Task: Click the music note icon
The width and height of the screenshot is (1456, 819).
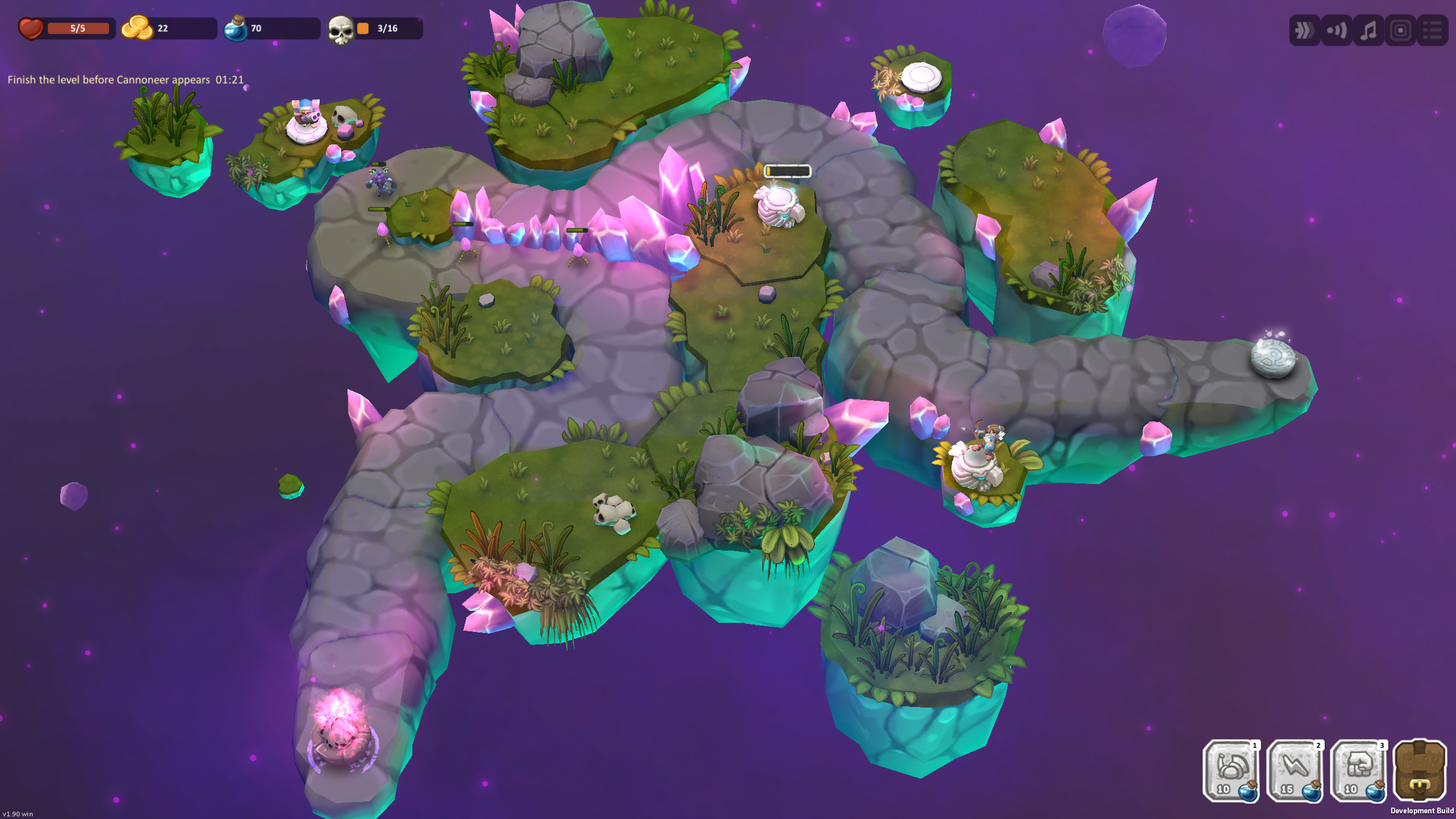Action: click(x=1368, y=31)
